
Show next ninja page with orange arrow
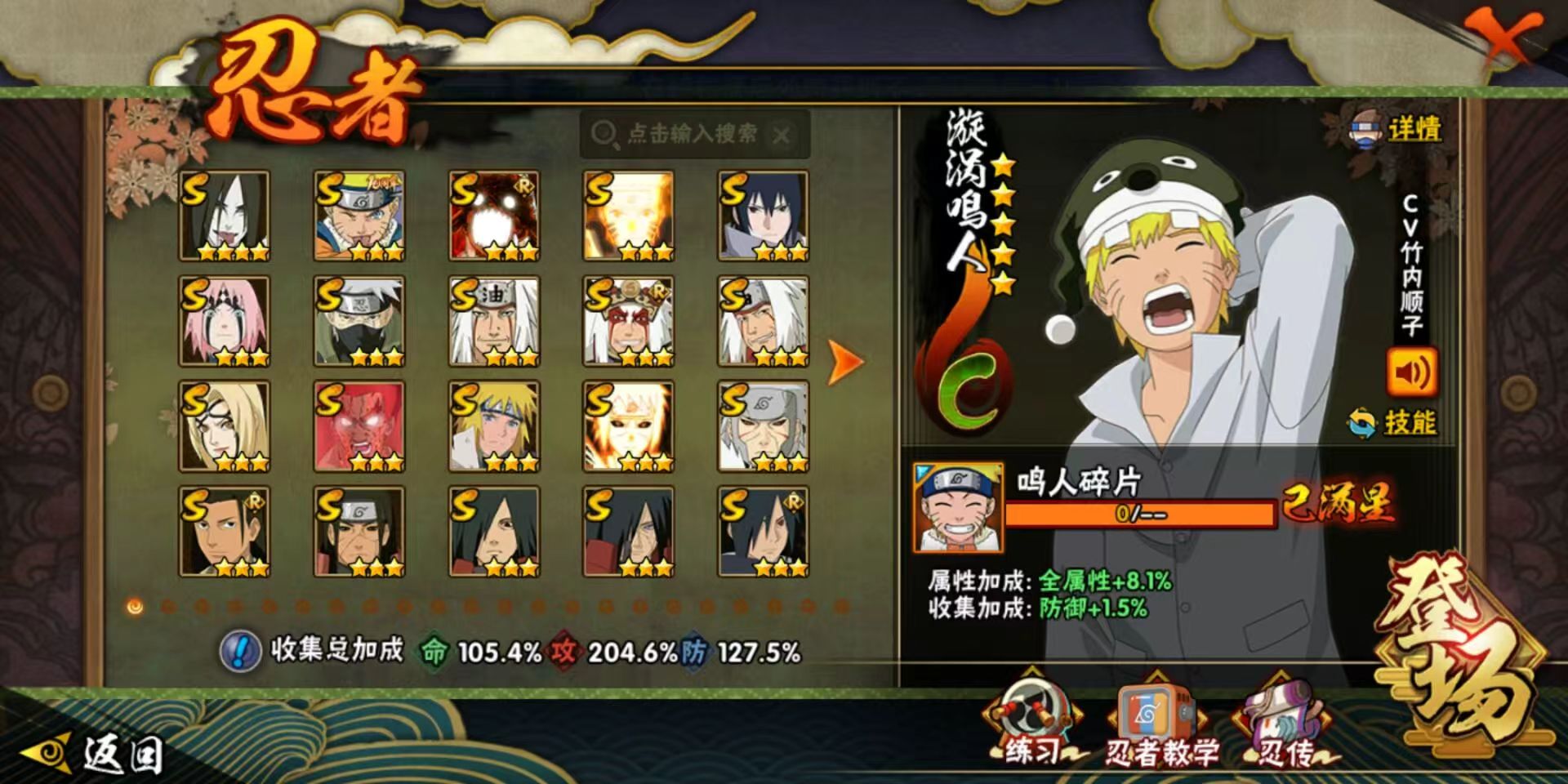click(845, 361)
